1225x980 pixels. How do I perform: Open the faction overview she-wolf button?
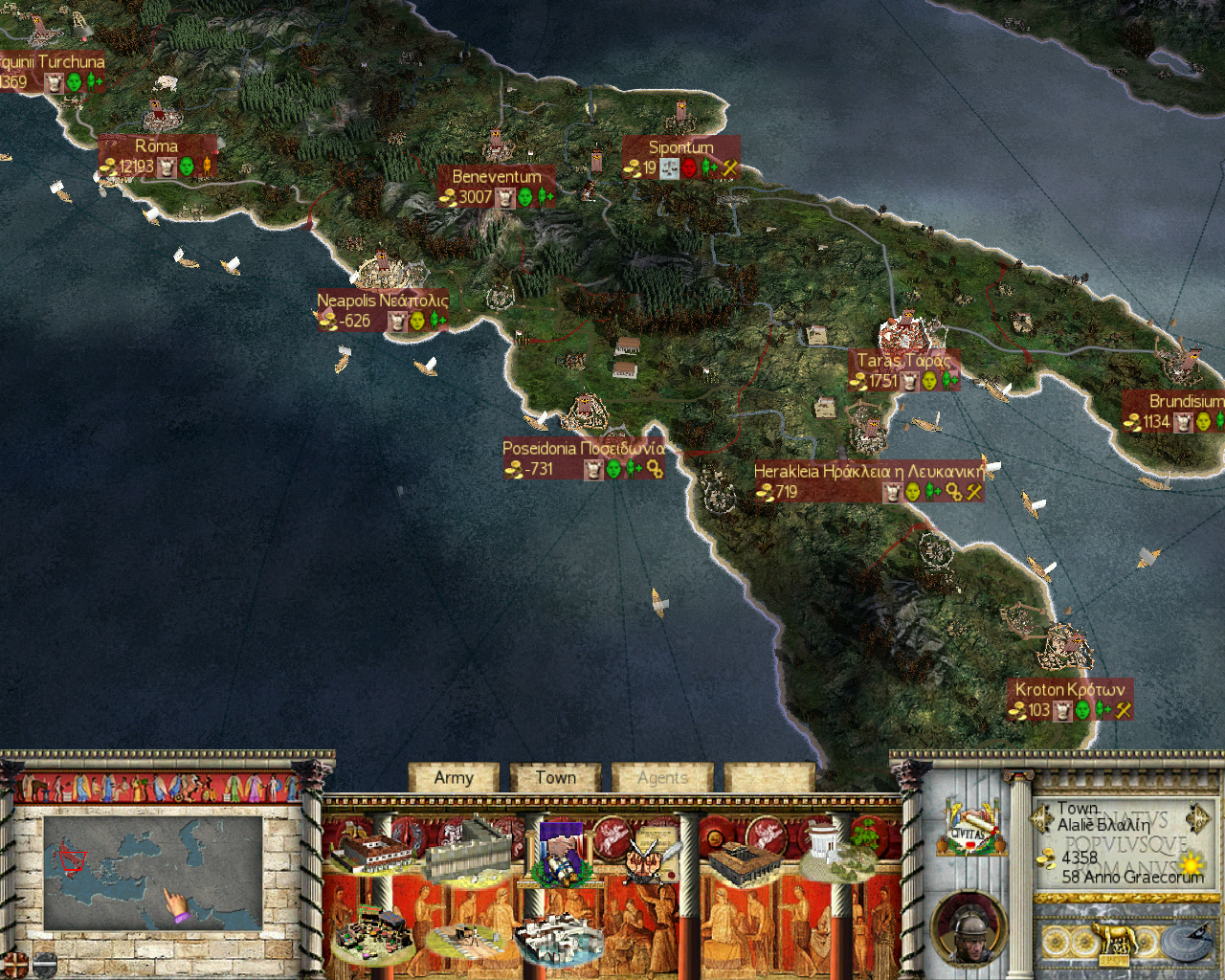[1114, 943]
